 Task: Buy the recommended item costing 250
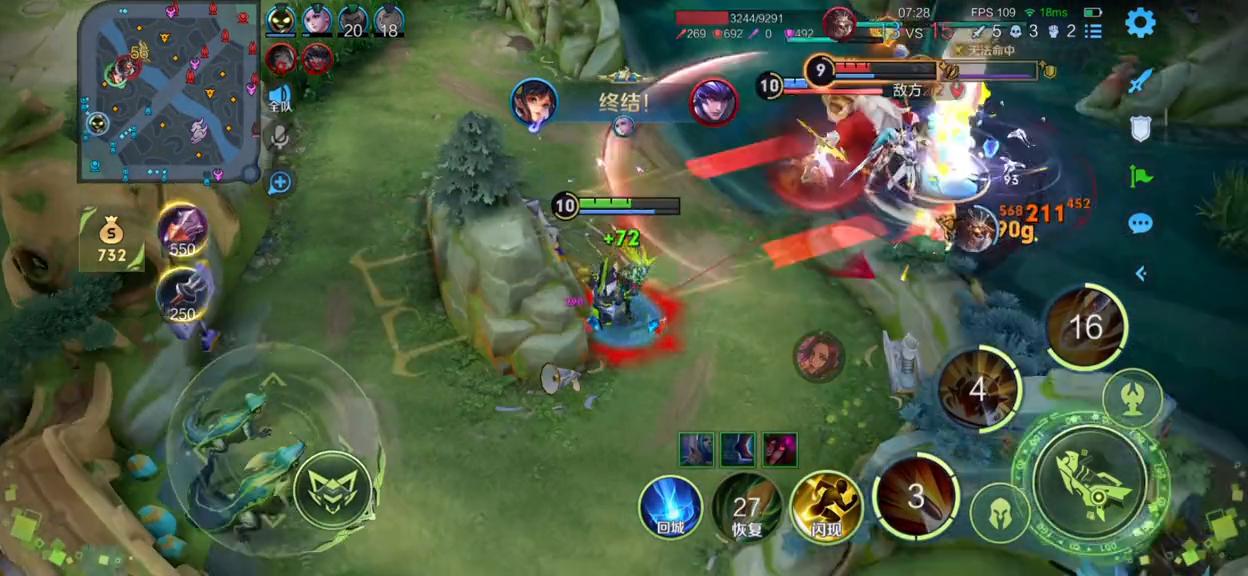pyautogui.click(x=182, y=294)
